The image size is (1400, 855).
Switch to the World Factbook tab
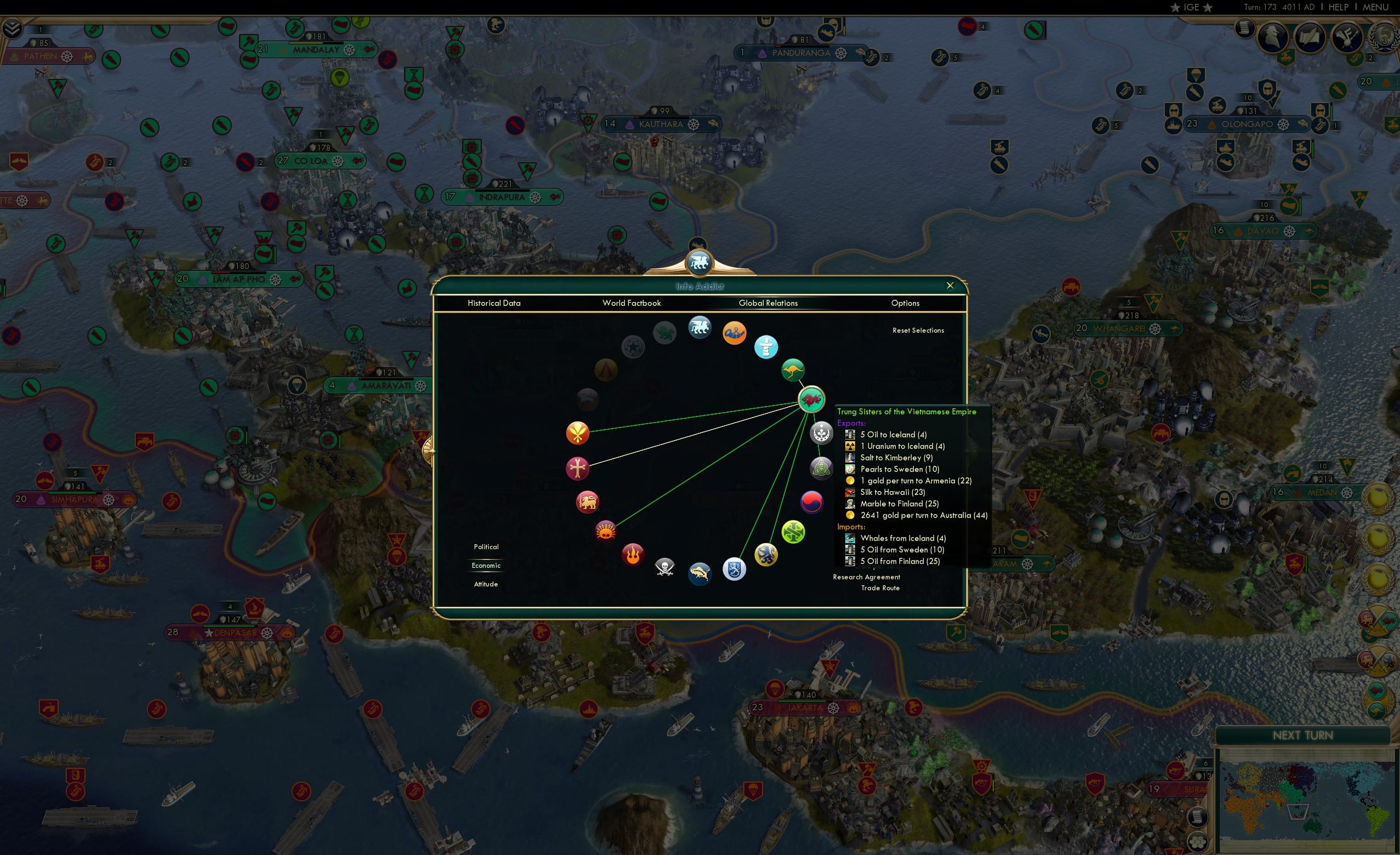pyautogui.click(x=631, y=303)
